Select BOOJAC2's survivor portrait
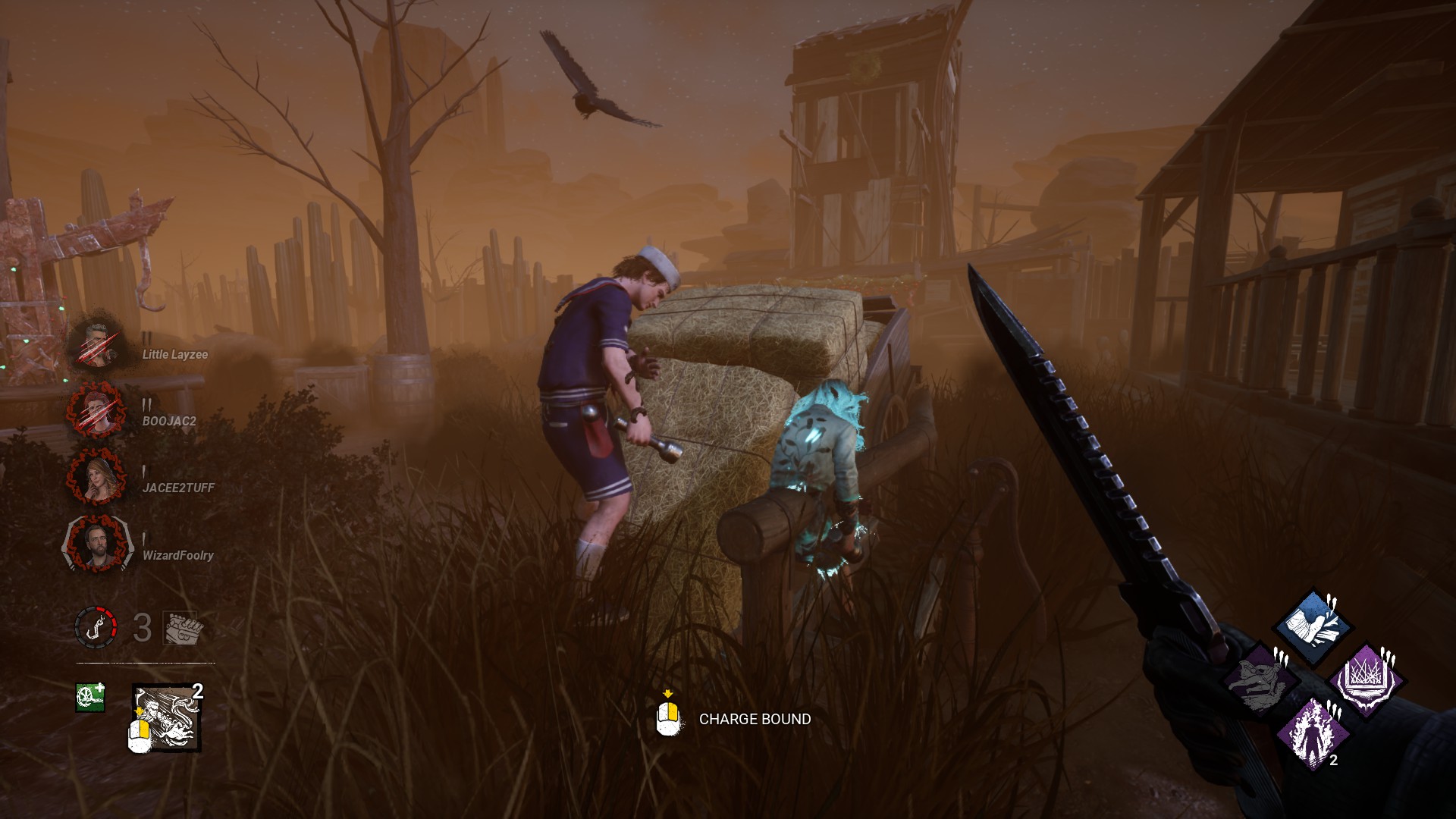This screenshot has height=819, width=1456. [96, 412]
